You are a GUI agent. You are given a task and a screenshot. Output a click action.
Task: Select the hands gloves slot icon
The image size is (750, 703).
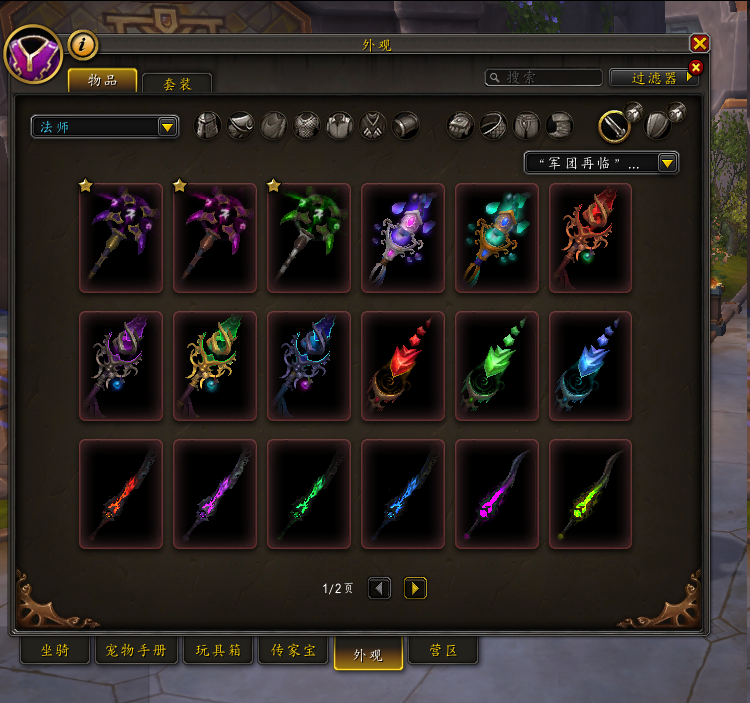pyautogui.click(x=460, y=125)
